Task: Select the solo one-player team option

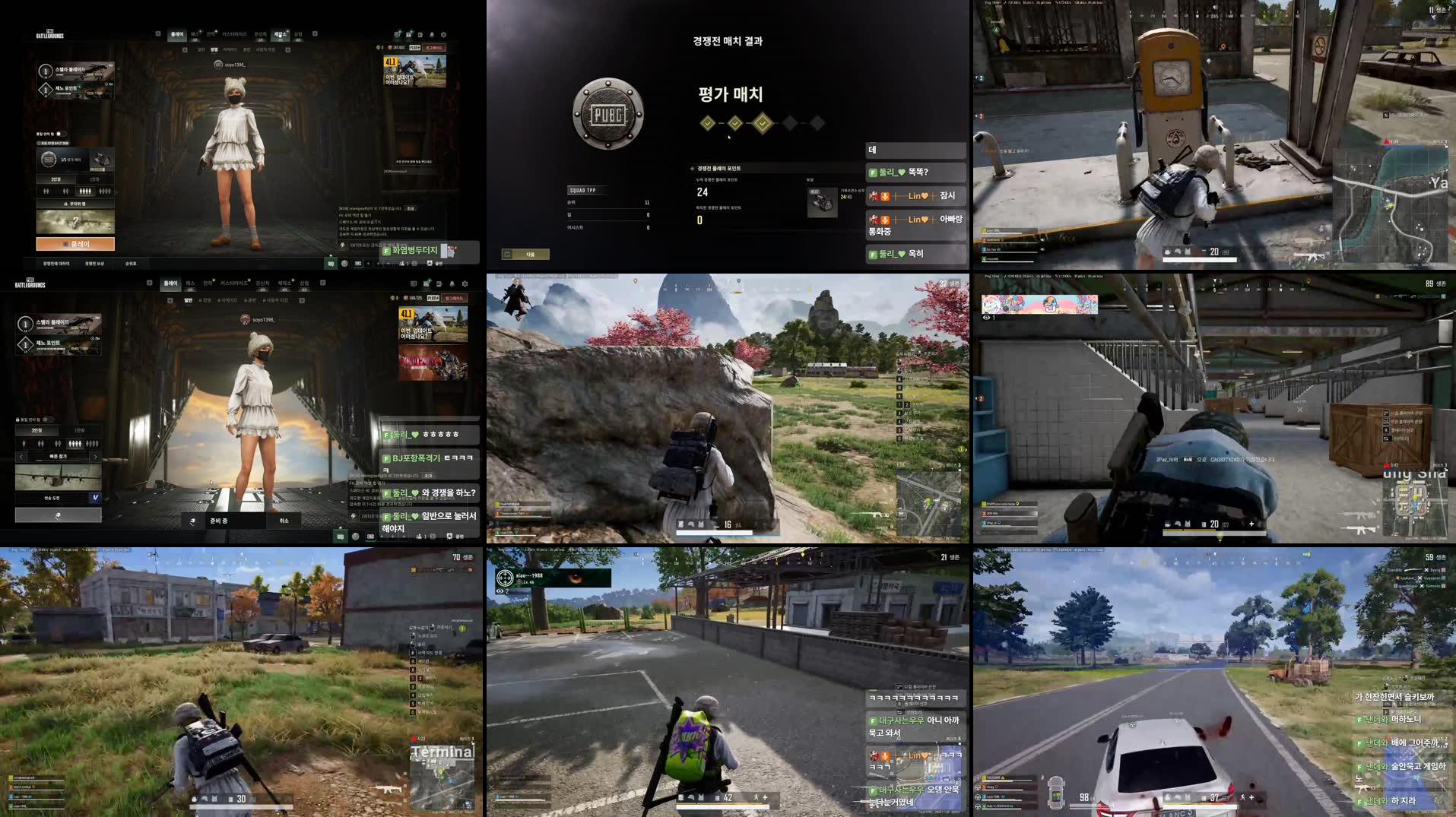Action: 24,443
